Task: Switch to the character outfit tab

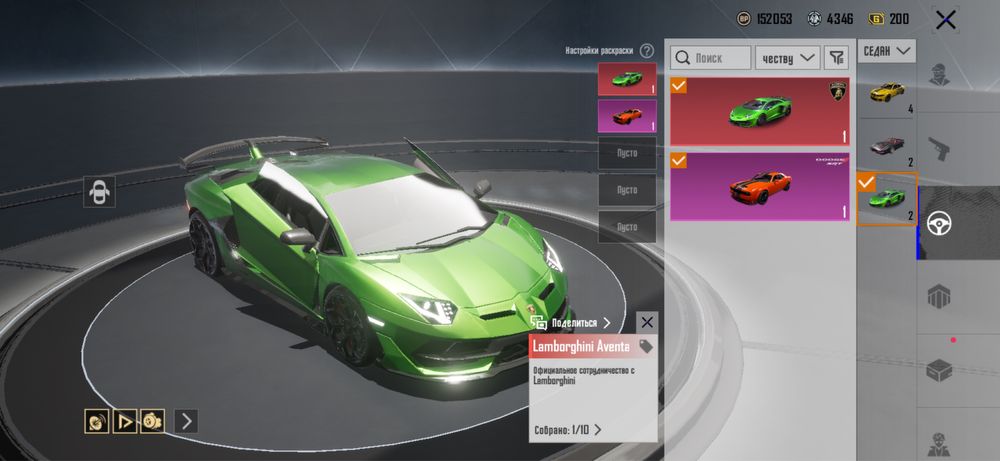Action: (939, 74)
